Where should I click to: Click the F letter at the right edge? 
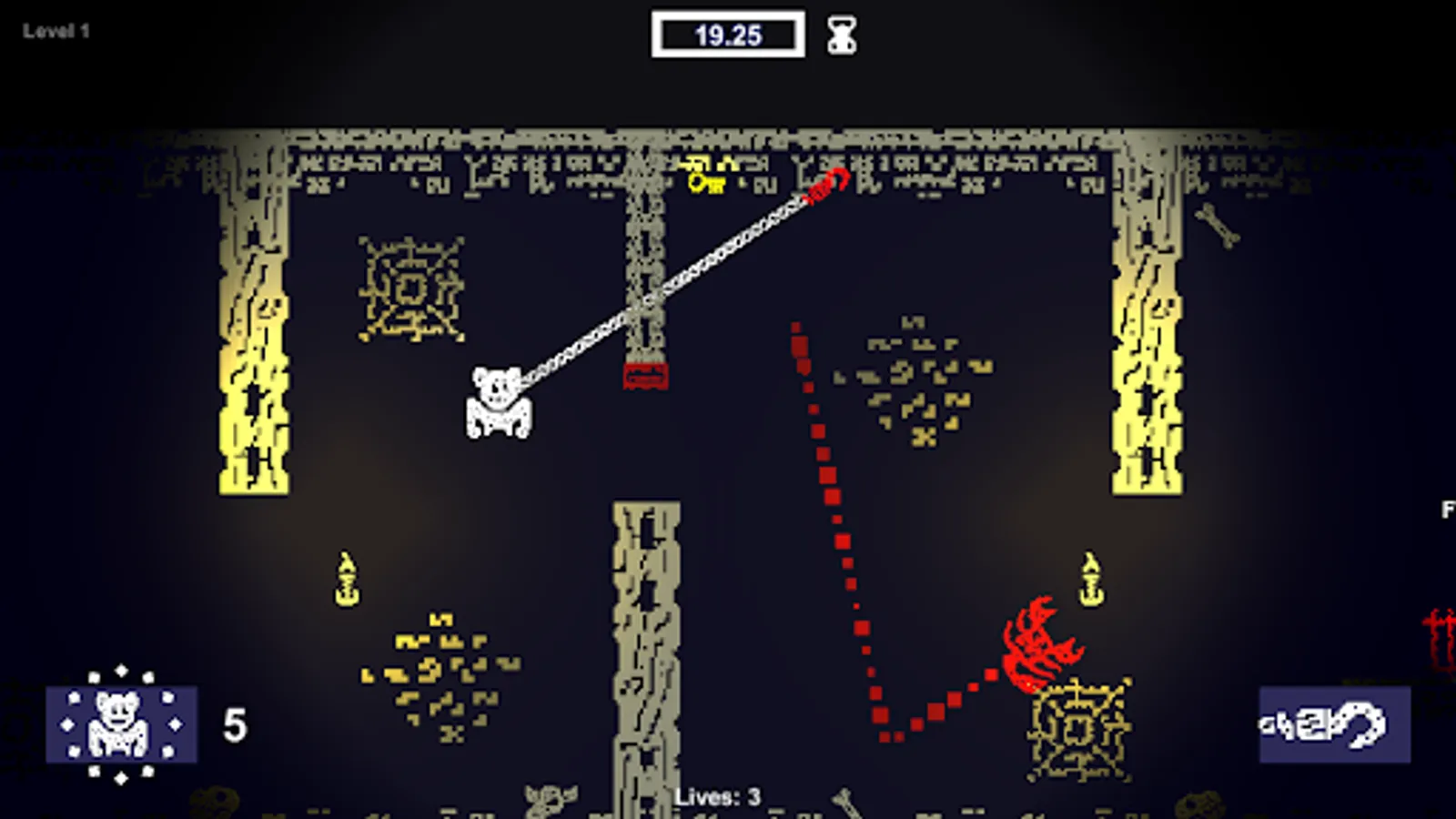[1447, 510]
